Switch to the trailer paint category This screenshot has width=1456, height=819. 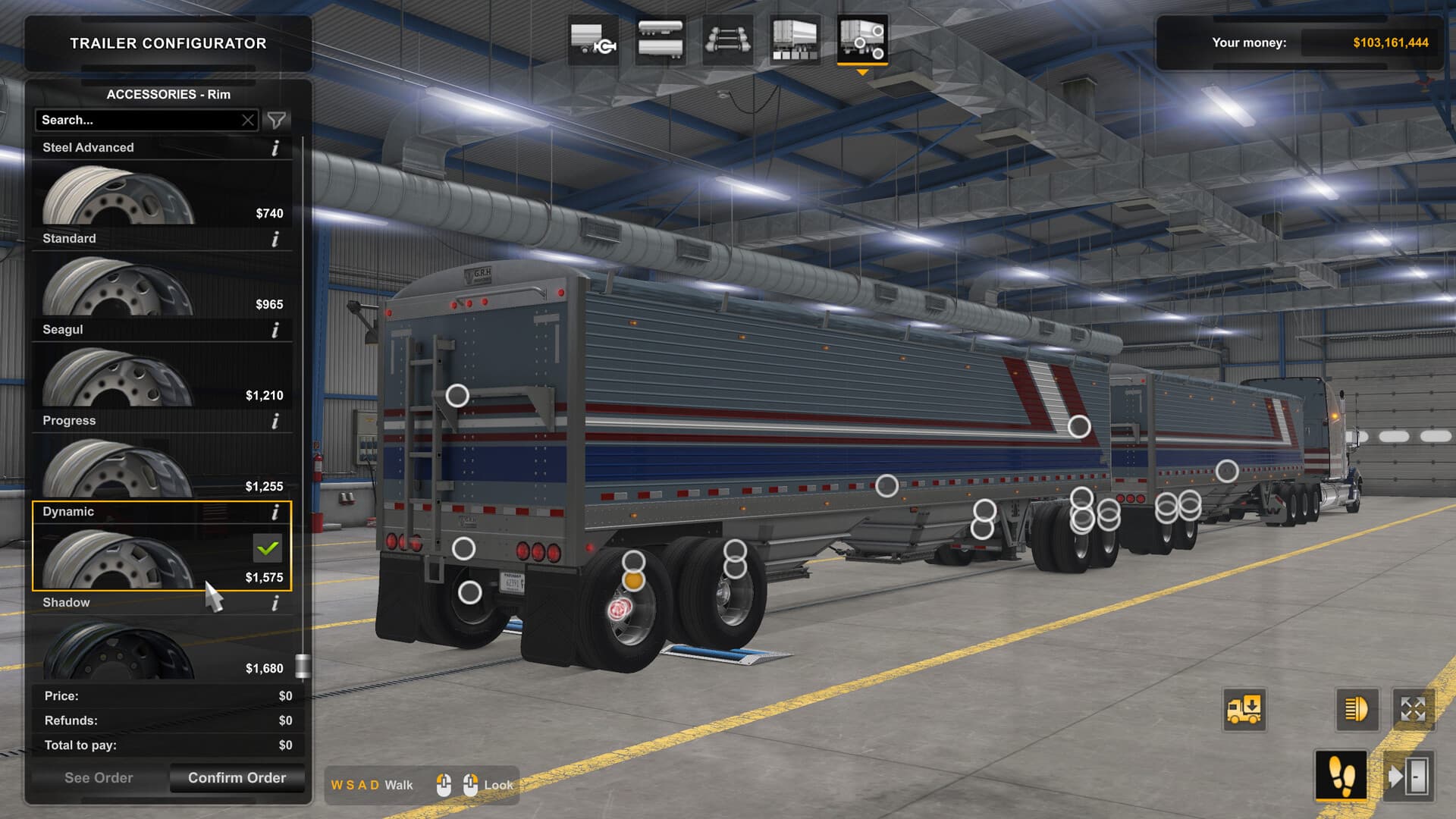tap(792, 42)
